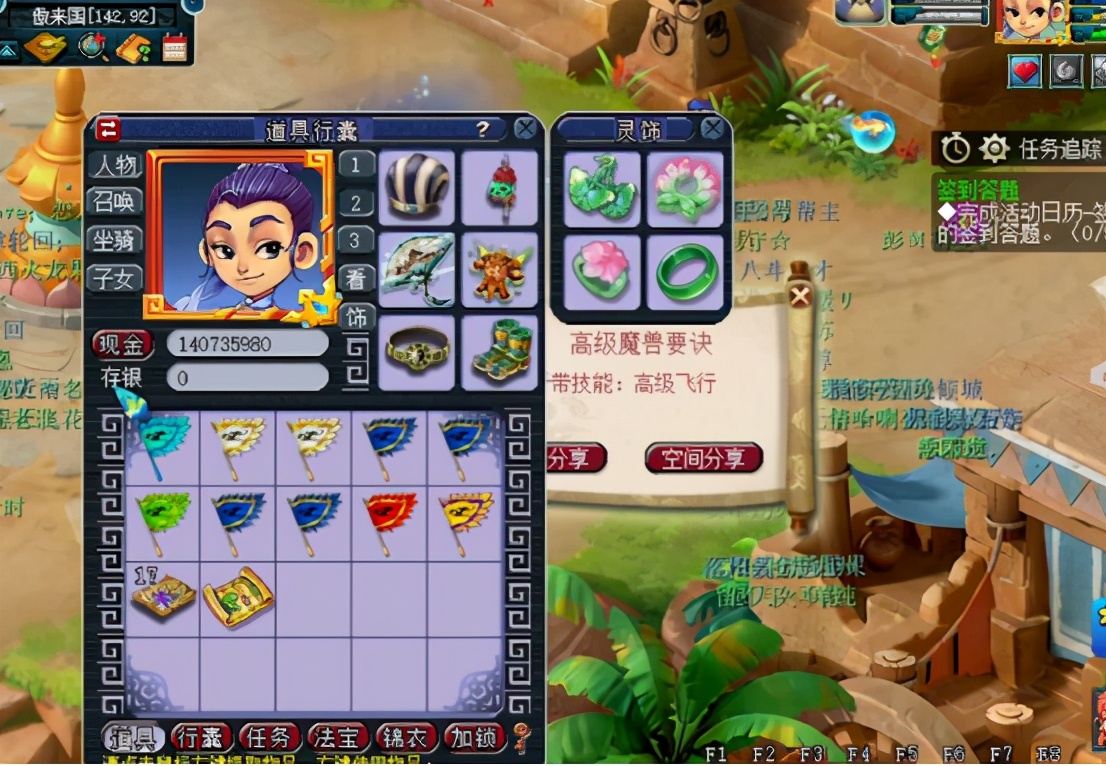Open the 任务追踪 settings gear
This screenshot has width=1106, height=766.
[x=993, y=149]
